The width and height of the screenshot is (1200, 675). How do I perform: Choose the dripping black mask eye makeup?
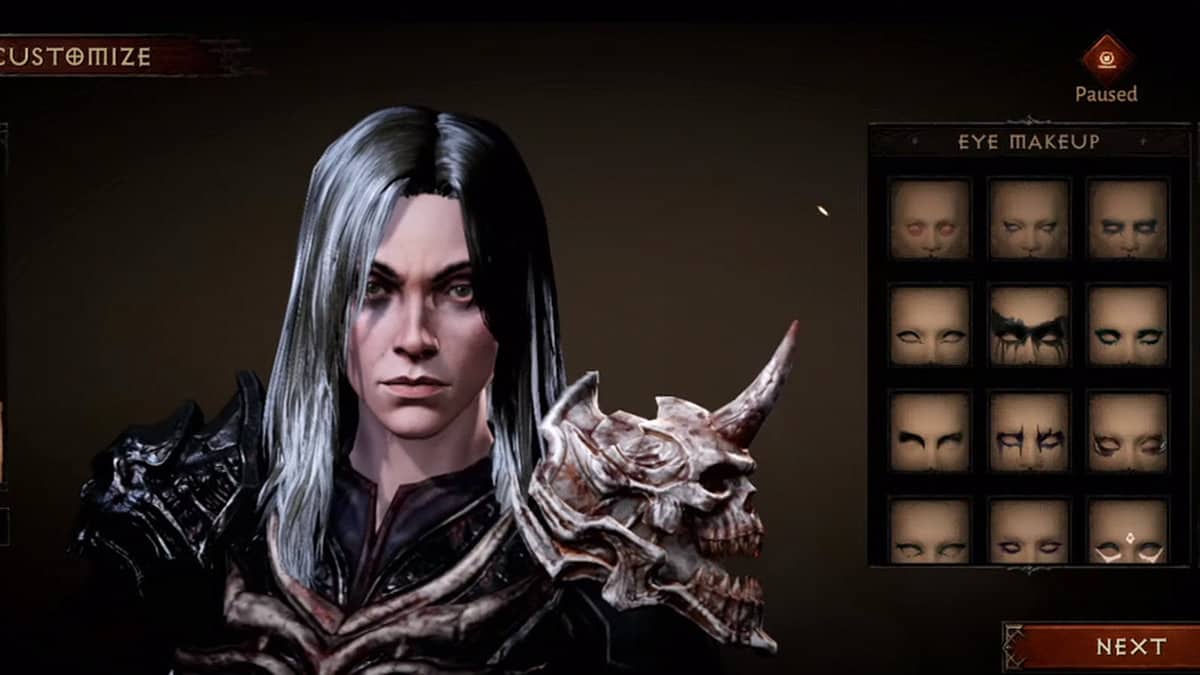(x=1029, y=325)
